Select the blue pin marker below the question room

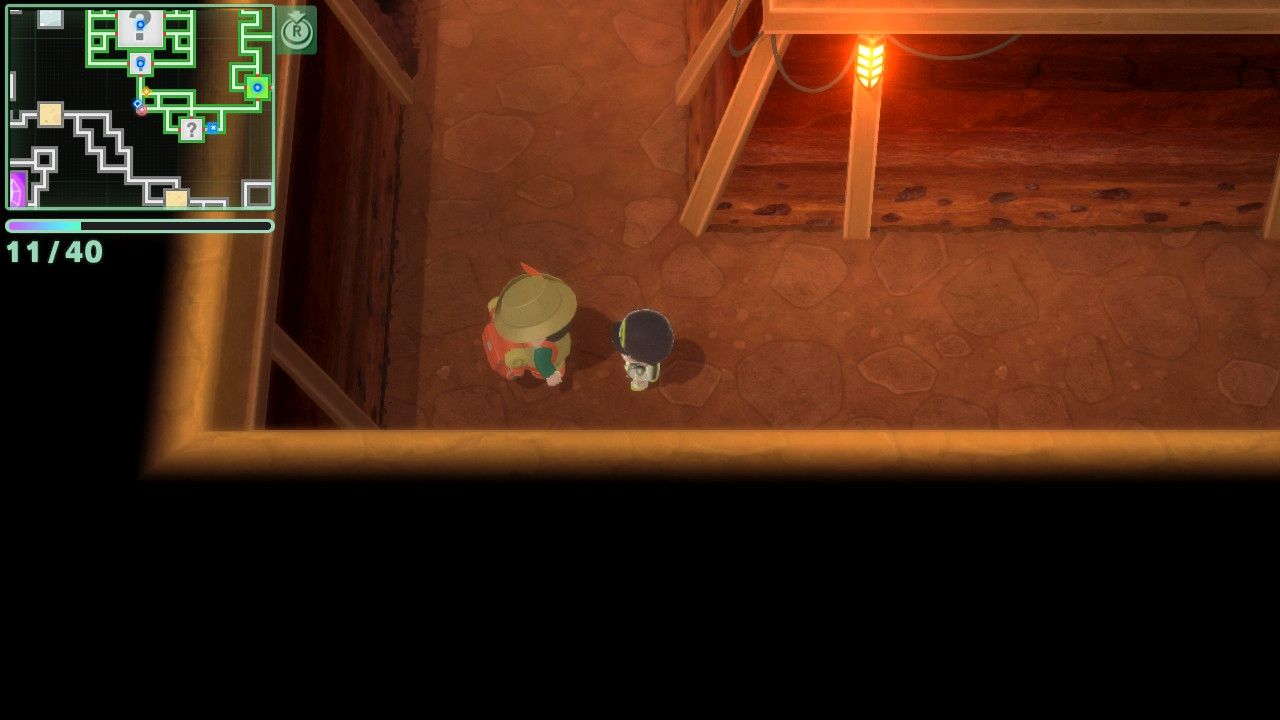[141, 63]
